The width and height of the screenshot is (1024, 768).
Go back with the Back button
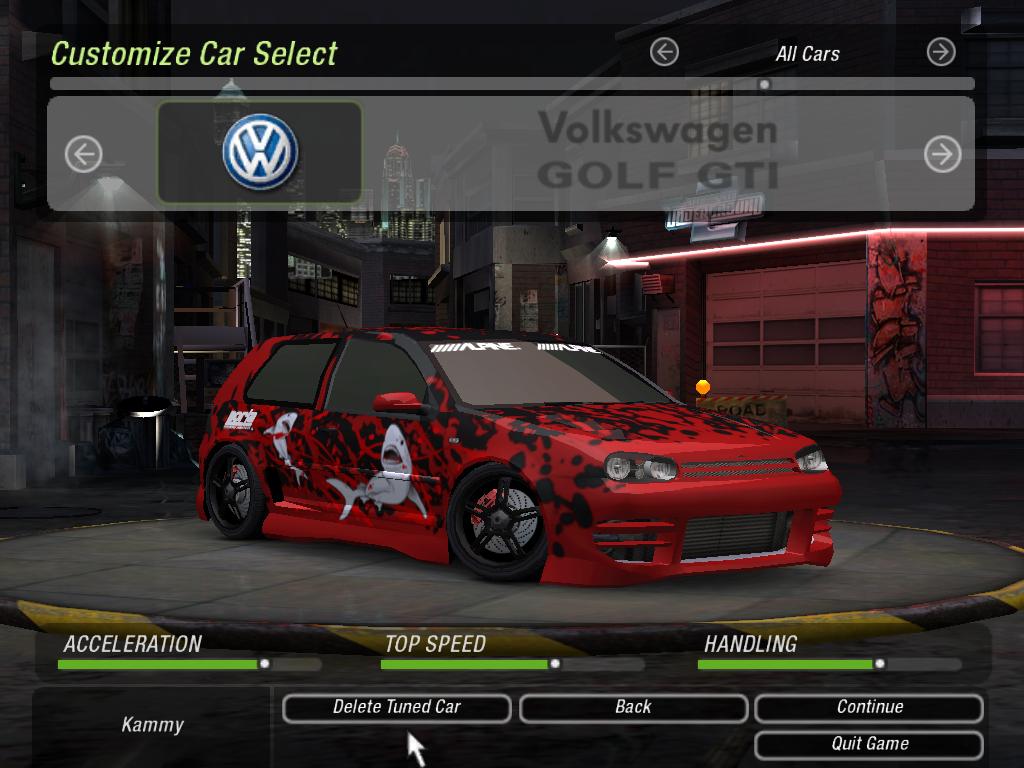[633, 708]
